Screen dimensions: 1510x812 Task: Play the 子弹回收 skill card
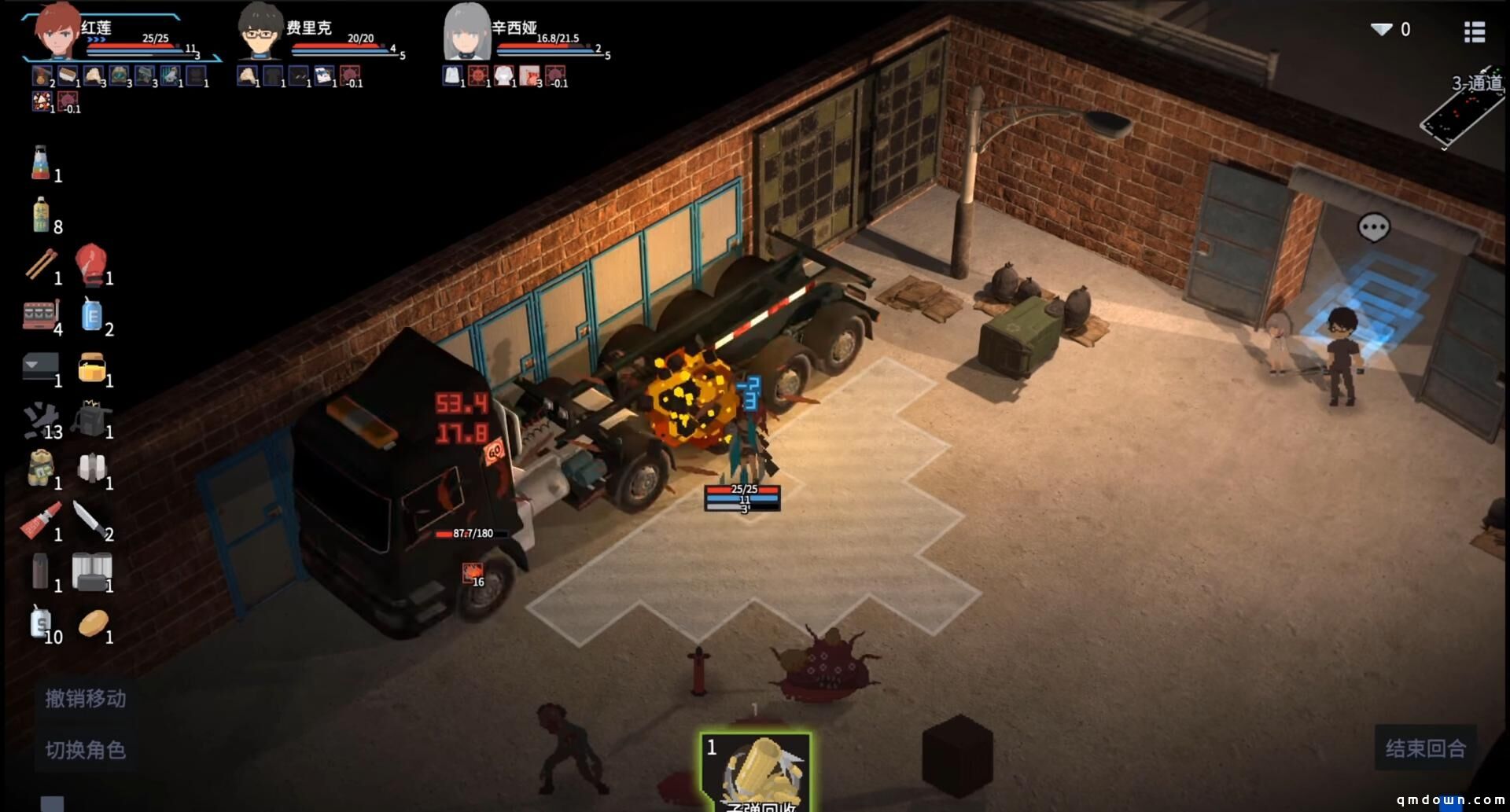click(x=757, y=772)
